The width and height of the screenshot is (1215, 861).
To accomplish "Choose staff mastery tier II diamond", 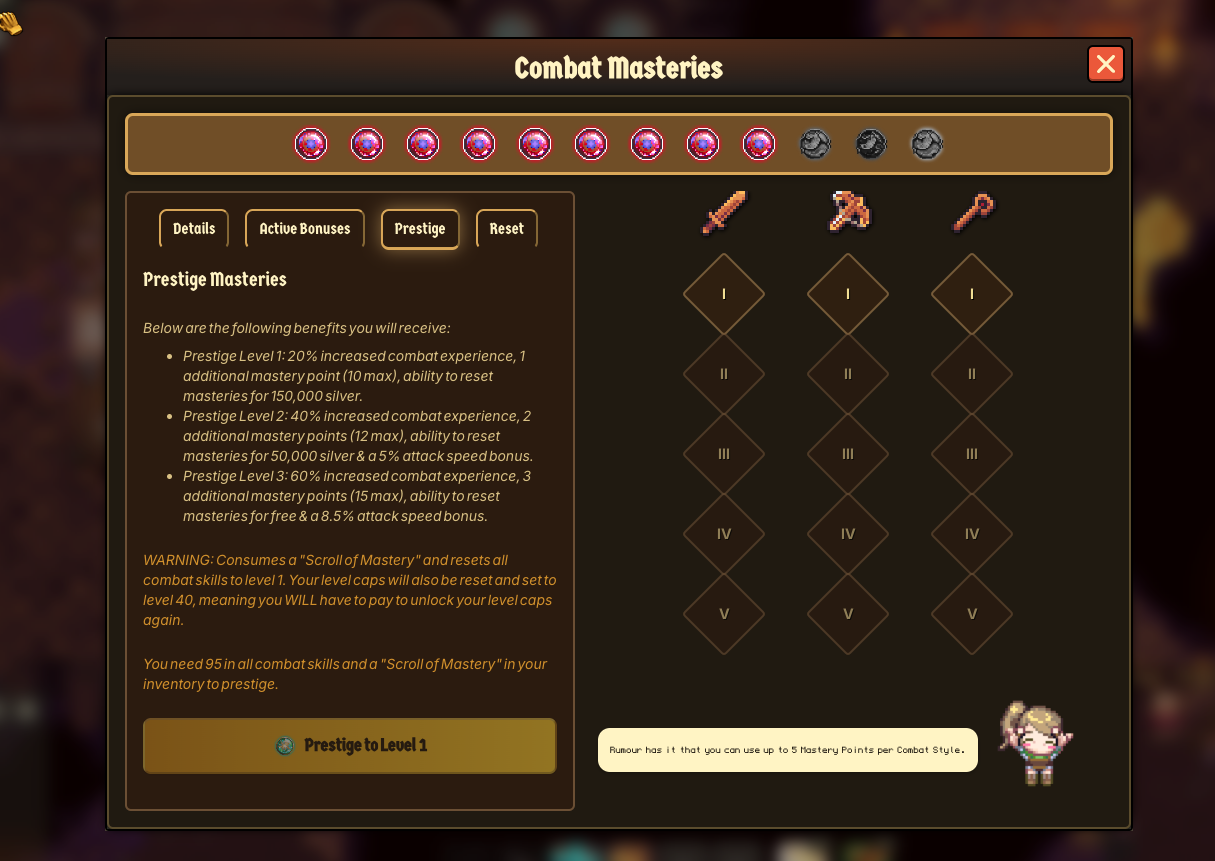I will pyautogui.click(x=972, y=374).
